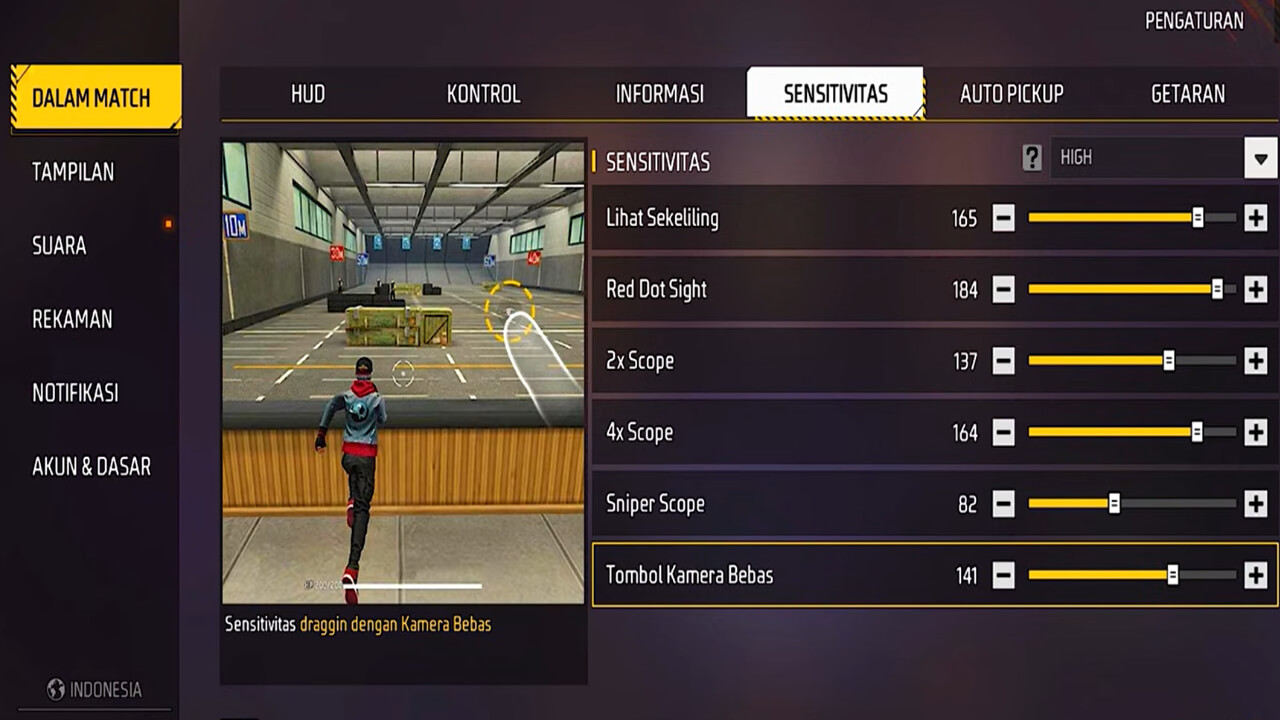Image resolution: width=1280 pixels, height=720 pixels.
Task: Decrease Red Dot Sight with minus button
Action: [1003, 290]
